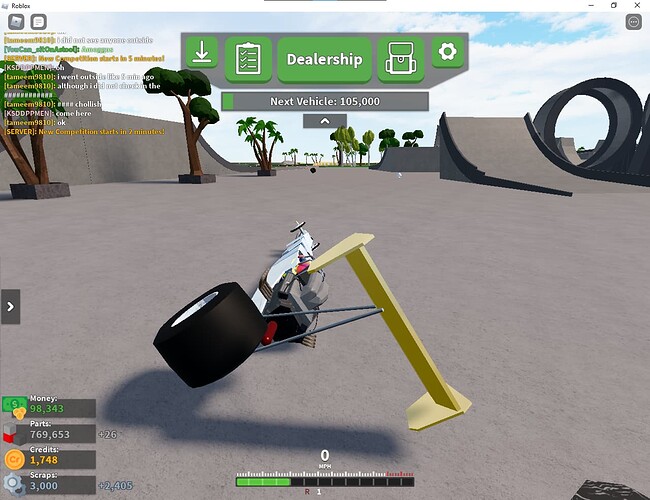Expand the left side panel arrow
The width and height of the screenshot is (650, 500).
pos(11,306)
